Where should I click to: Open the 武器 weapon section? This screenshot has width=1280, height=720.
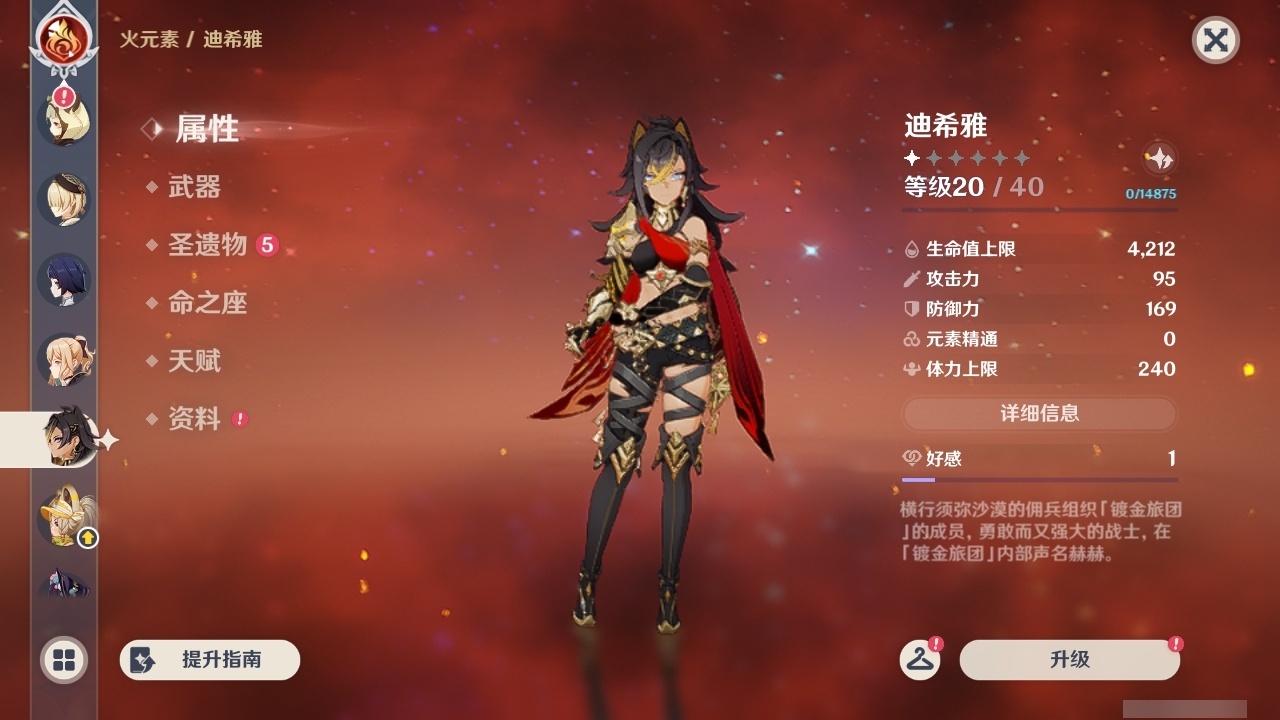(x=193, y=187)
